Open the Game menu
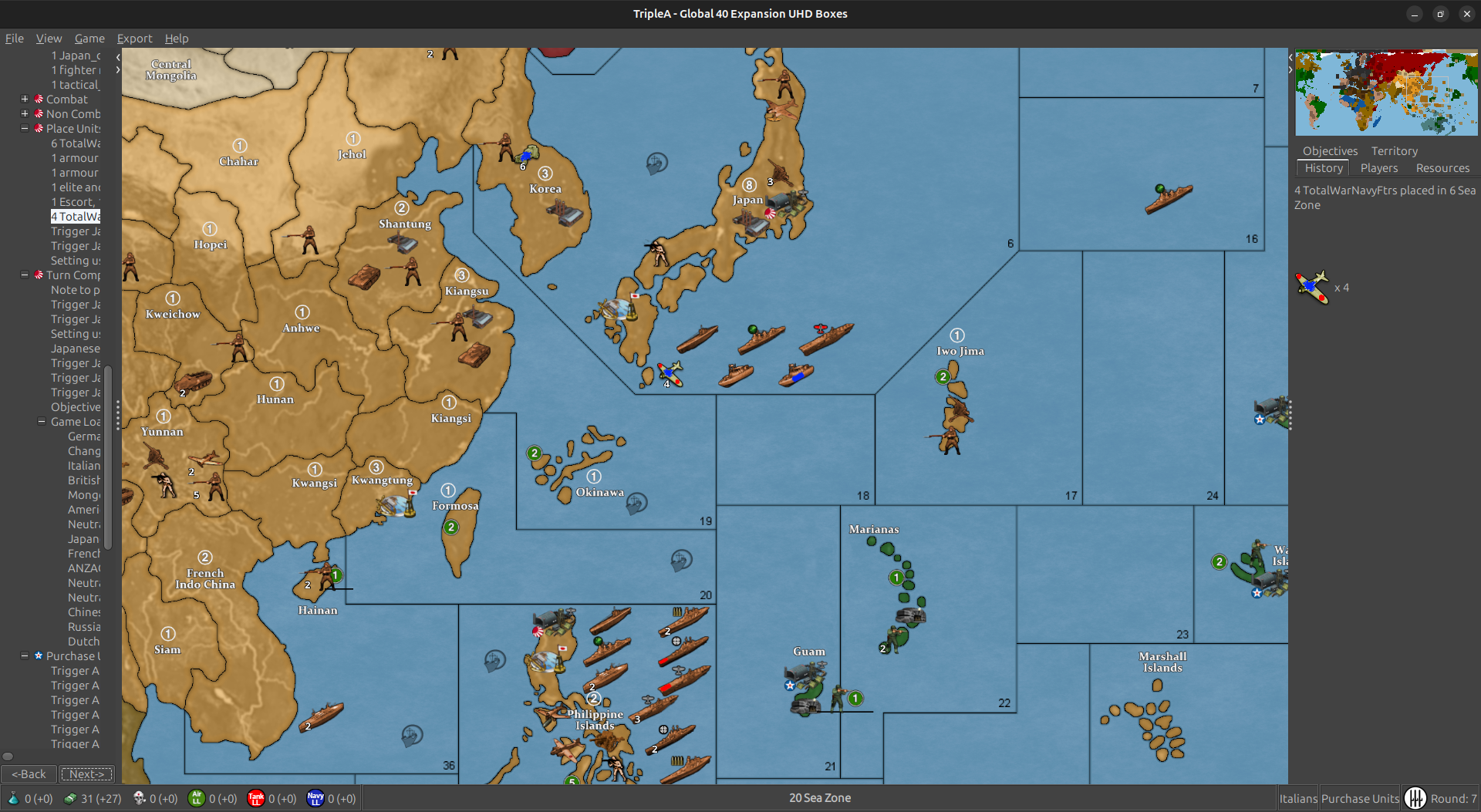 tap(89, 39)
